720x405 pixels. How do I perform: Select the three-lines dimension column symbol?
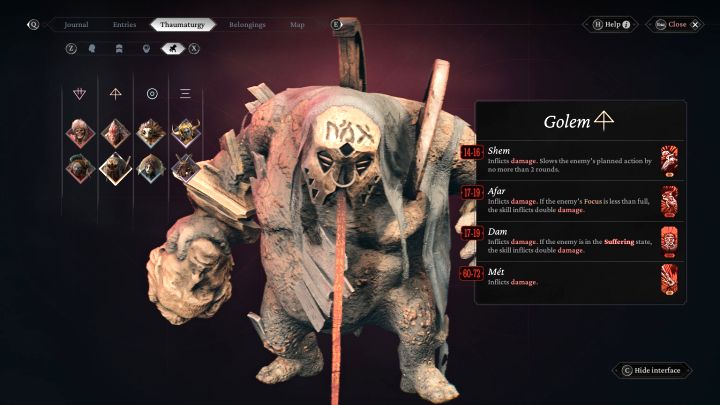(185, 94)
